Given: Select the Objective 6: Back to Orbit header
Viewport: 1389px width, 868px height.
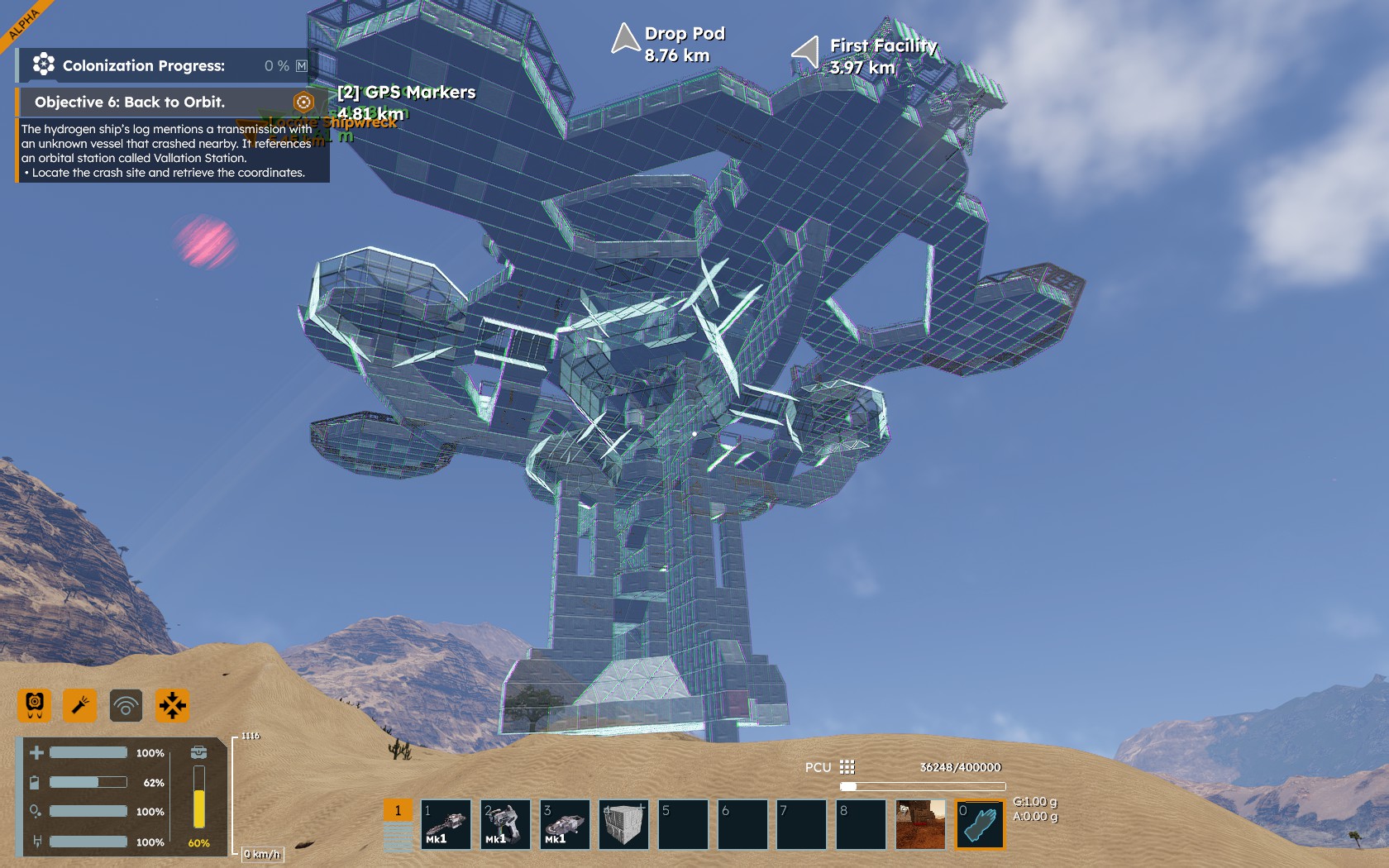Looking at the screenshot, I should click(x=130, y=103).
